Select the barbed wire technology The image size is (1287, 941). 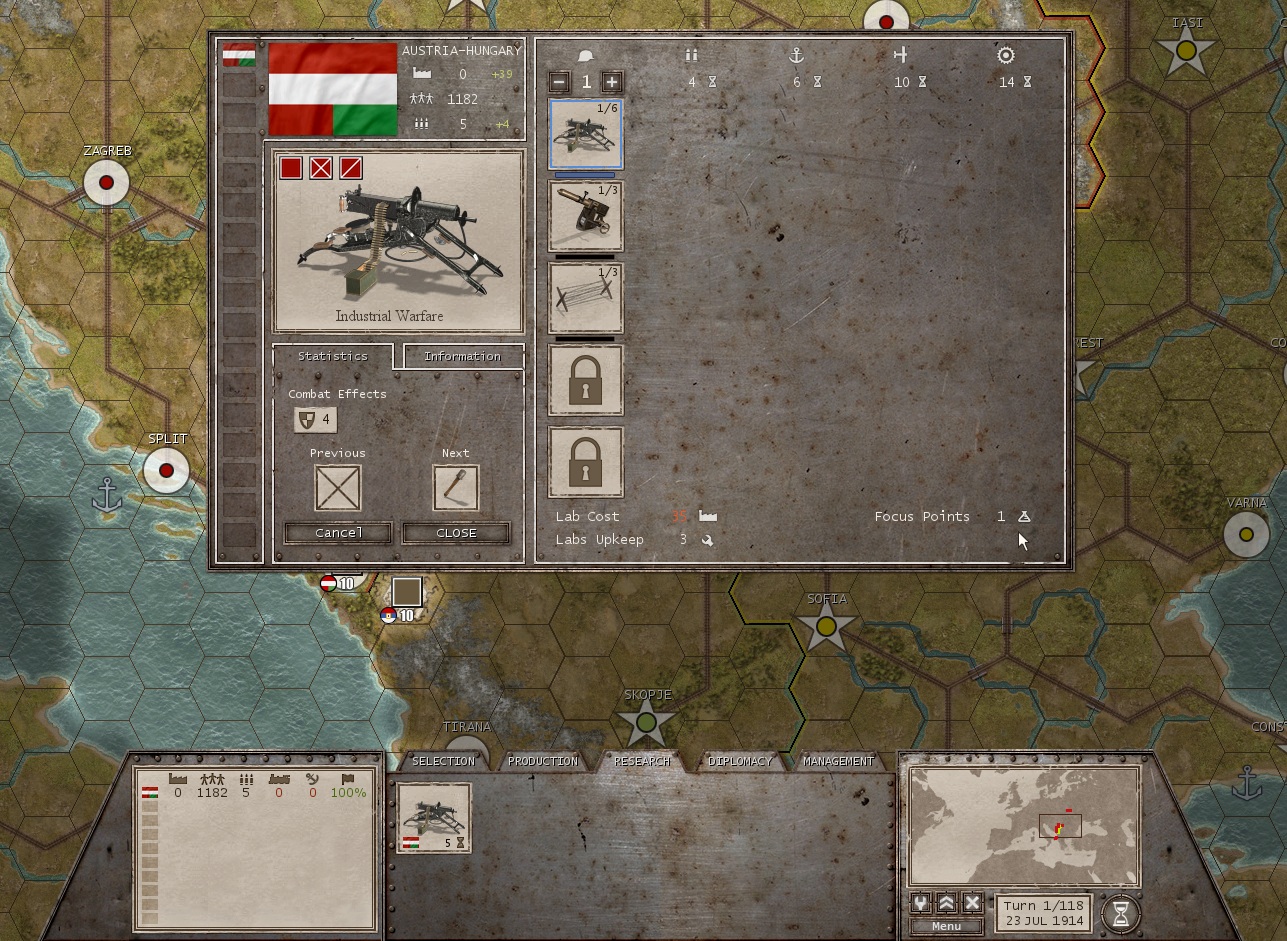click(585, 297)
